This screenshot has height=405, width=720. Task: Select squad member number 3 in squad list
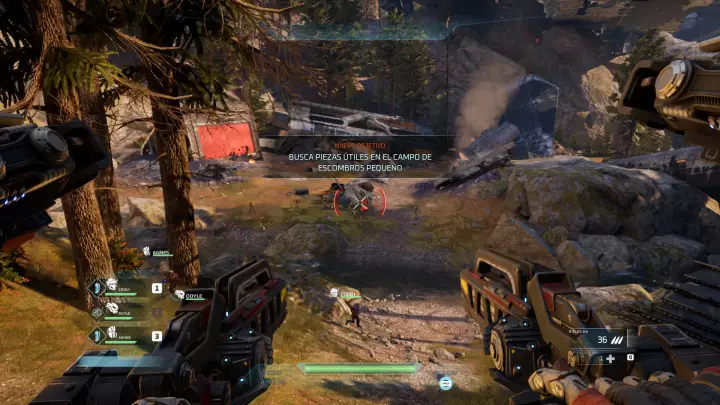point(156,336)
